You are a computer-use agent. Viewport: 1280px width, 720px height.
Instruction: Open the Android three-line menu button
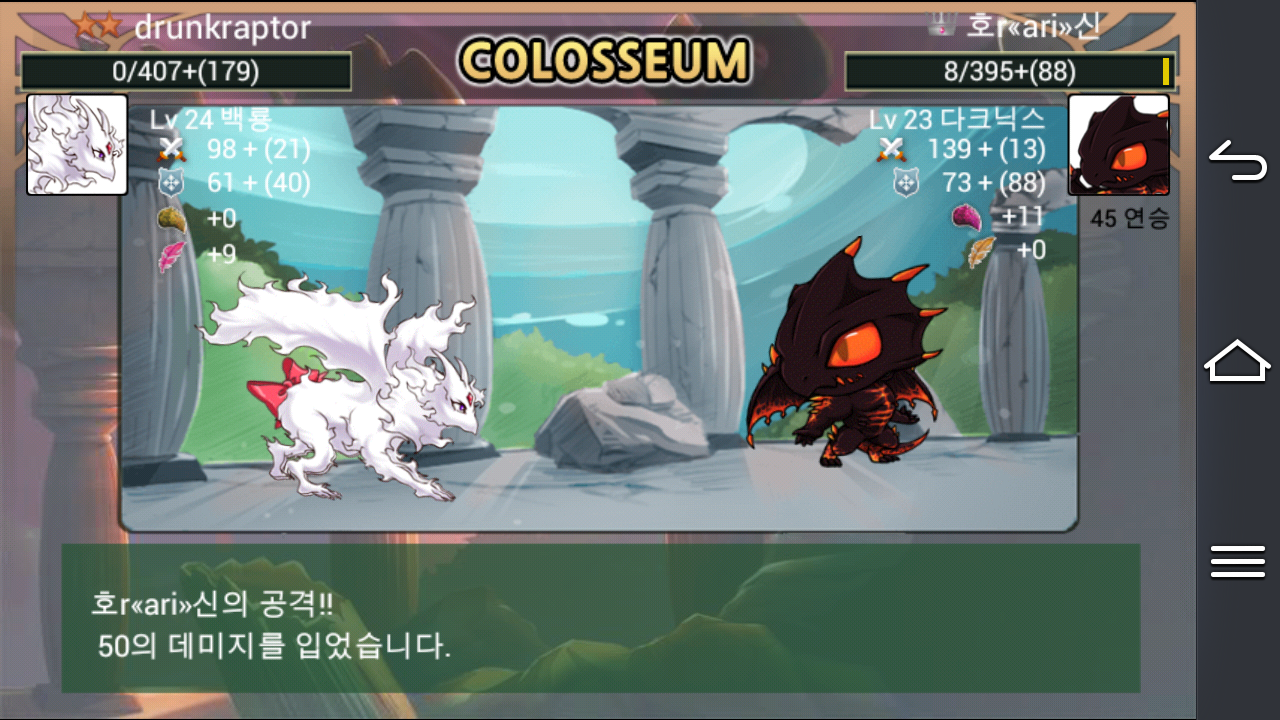point(1238,561)
